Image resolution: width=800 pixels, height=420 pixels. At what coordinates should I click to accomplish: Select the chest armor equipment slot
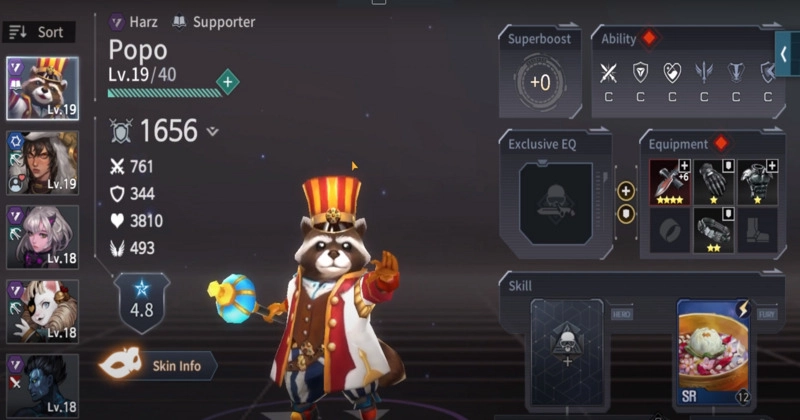(758, 181)
